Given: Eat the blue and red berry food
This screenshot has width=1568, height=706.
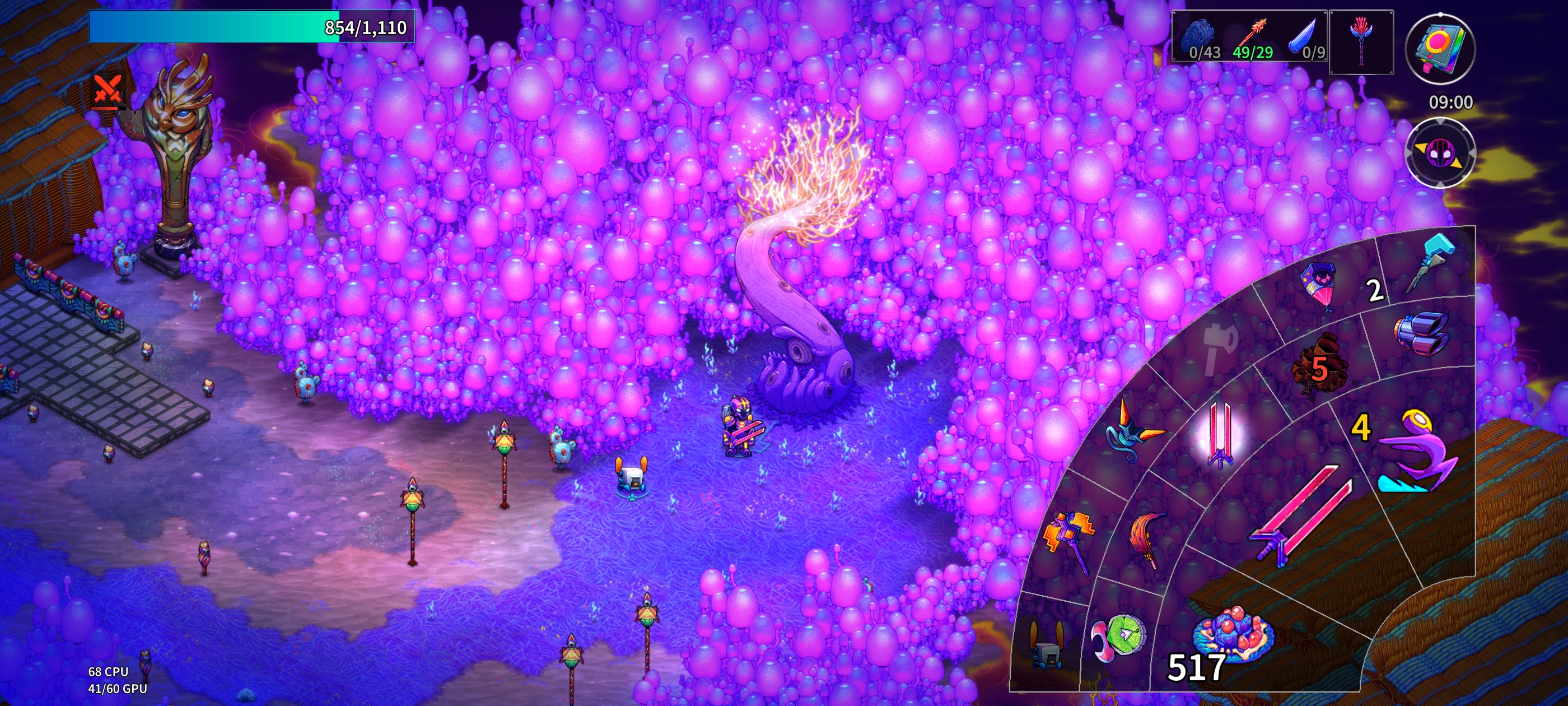Looking at the screenshot, I should click(x=1233, y=634).
